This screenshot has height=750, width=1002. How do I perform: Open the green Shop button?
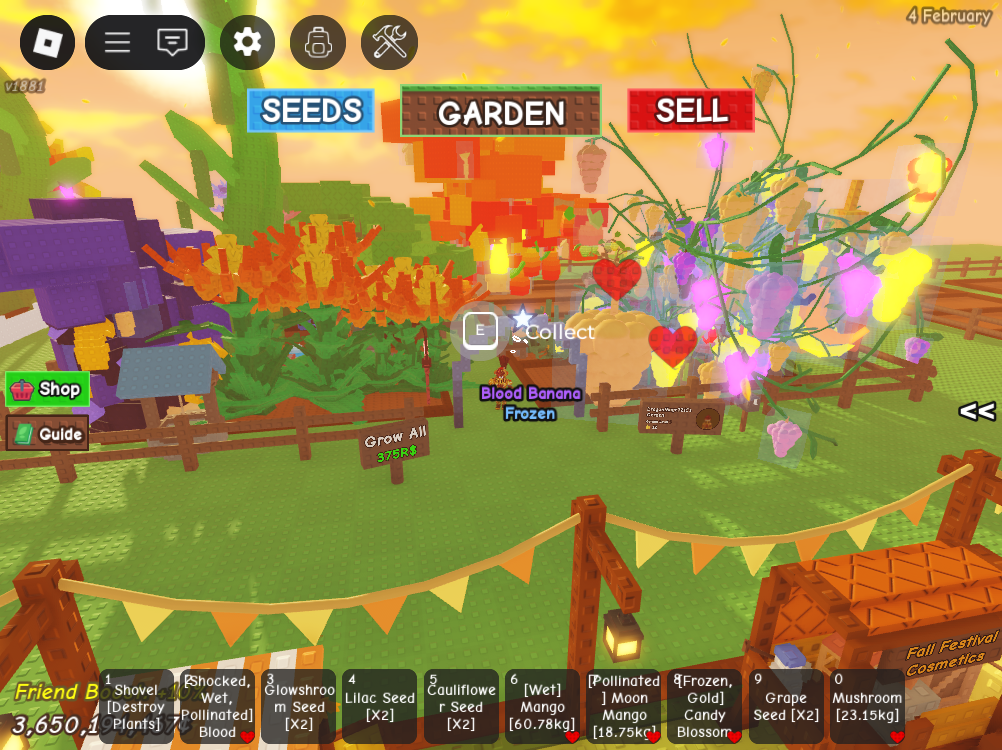(x=48, y=389)
